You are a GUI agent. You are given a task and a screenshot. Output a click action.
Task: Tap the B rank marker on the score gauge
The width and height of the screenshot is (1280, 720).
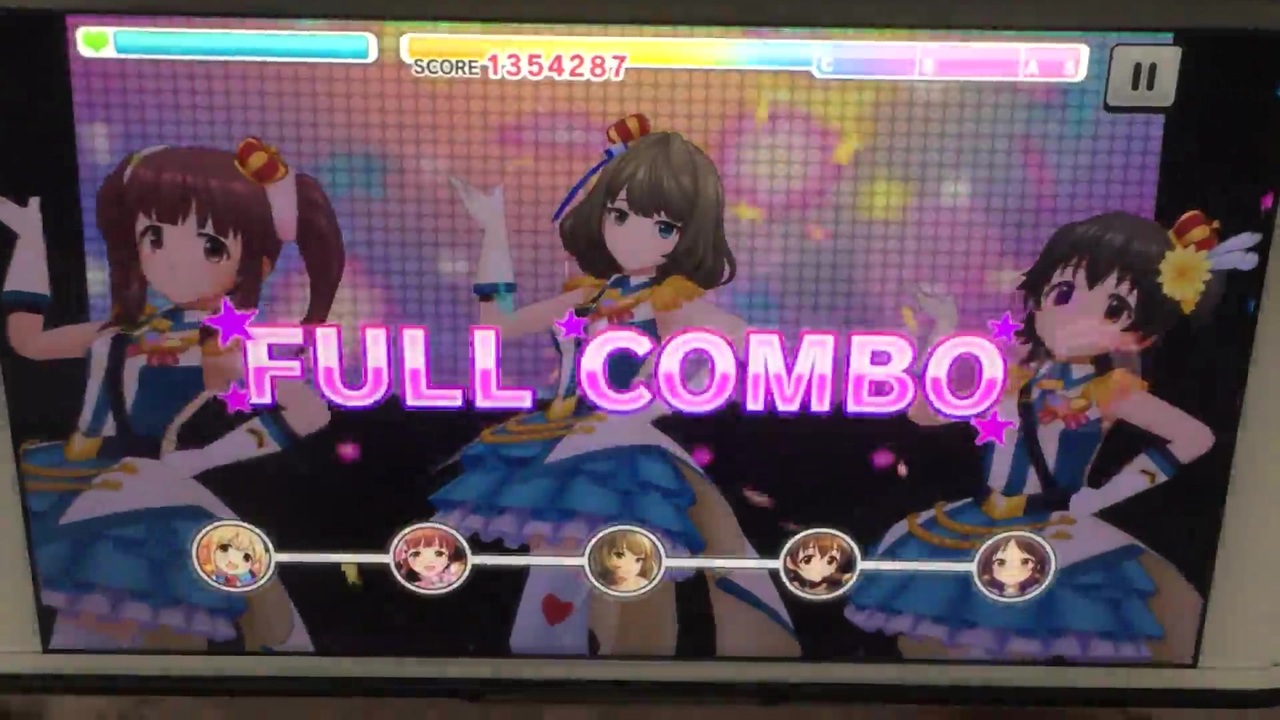click(x=925, y=66)
